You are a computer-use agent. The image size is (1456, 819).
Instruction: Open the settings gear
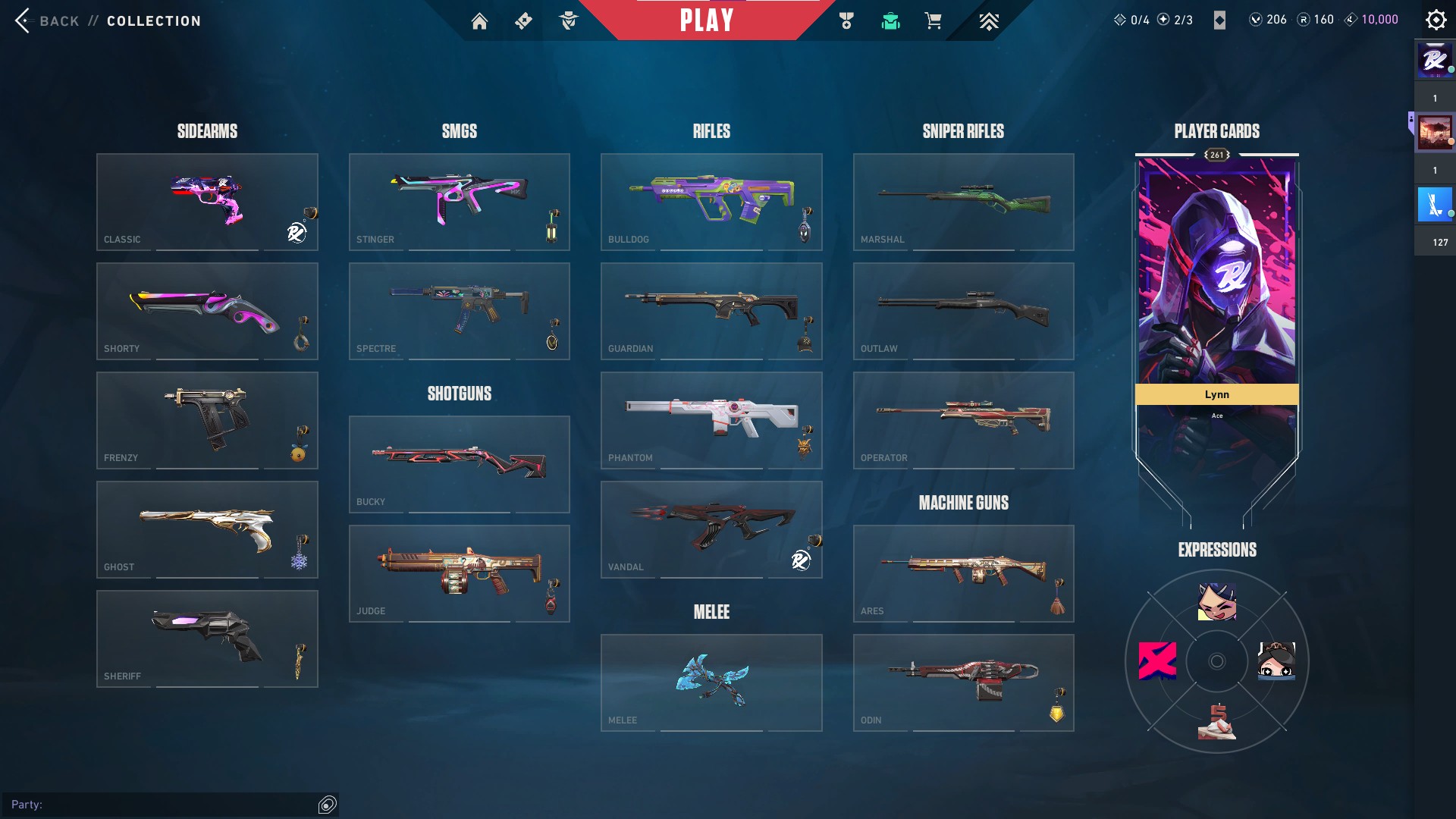point(1436,20)
